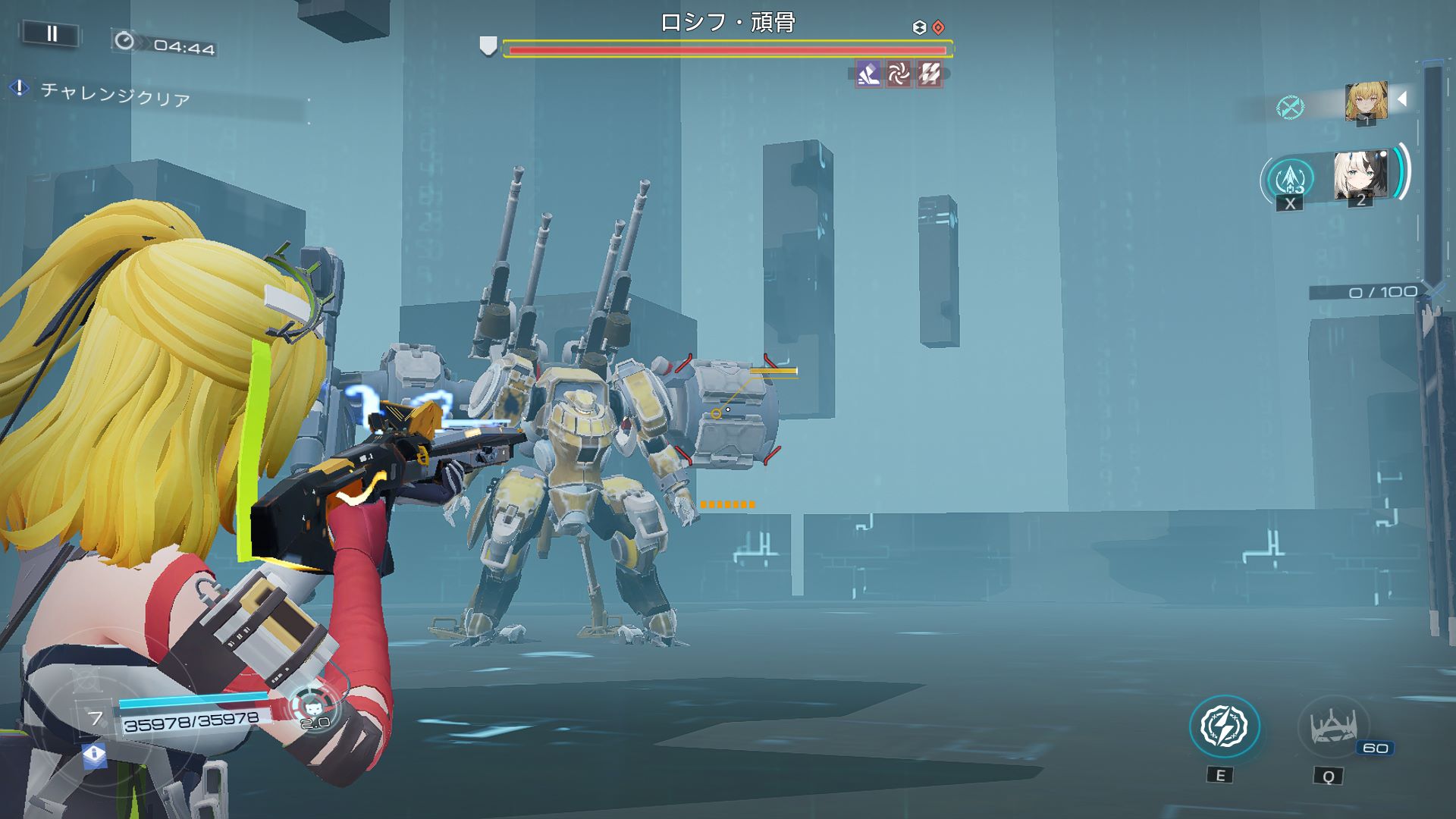Inspect the boss's swirl status icon
The height and width of the screenshot is (819, 1456).
click(x=899, y=74)
